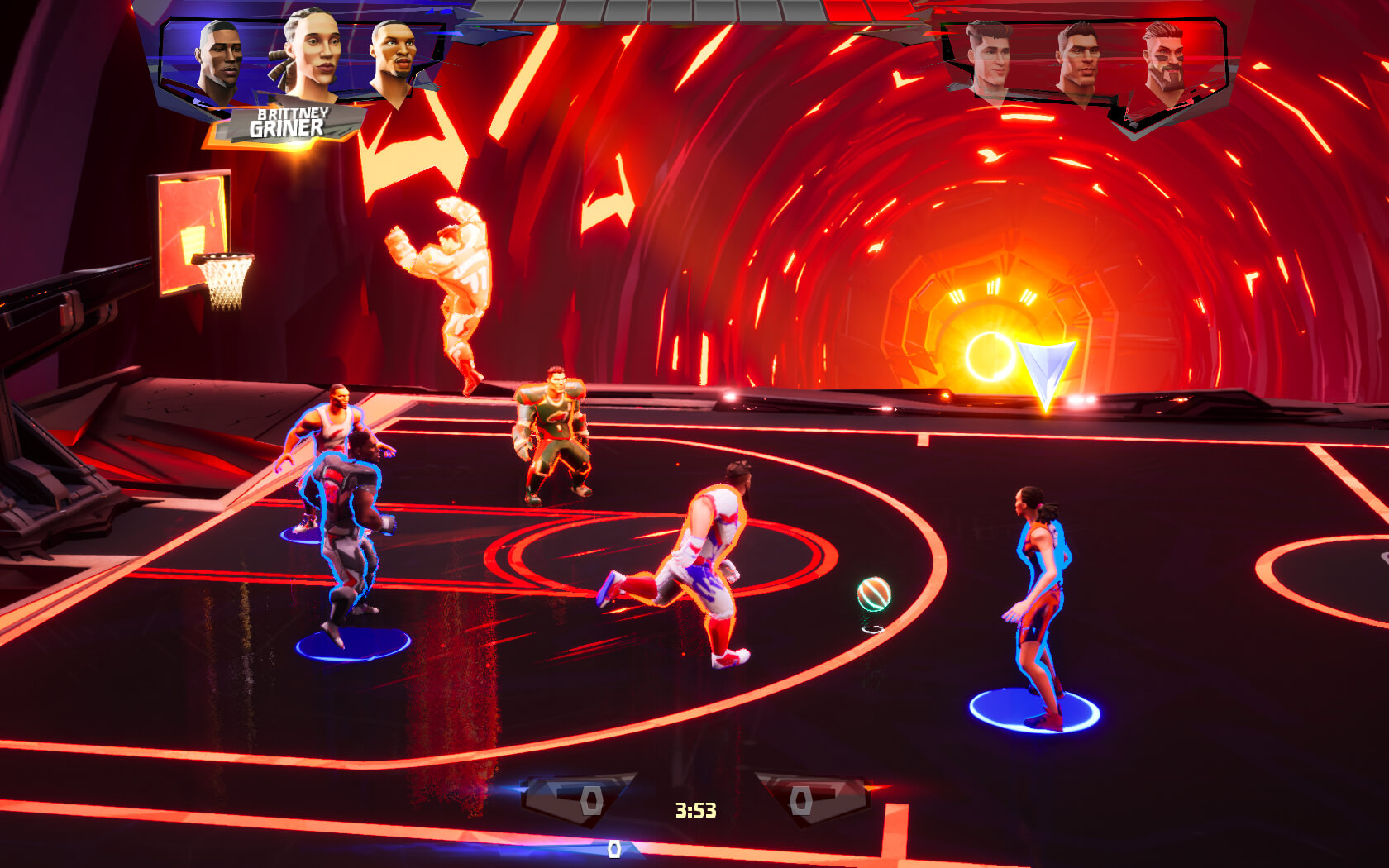Select the braided-hair blue team portrait
Image resolution: width=1389 pixels, height=868 pixels.
(308, 56)
